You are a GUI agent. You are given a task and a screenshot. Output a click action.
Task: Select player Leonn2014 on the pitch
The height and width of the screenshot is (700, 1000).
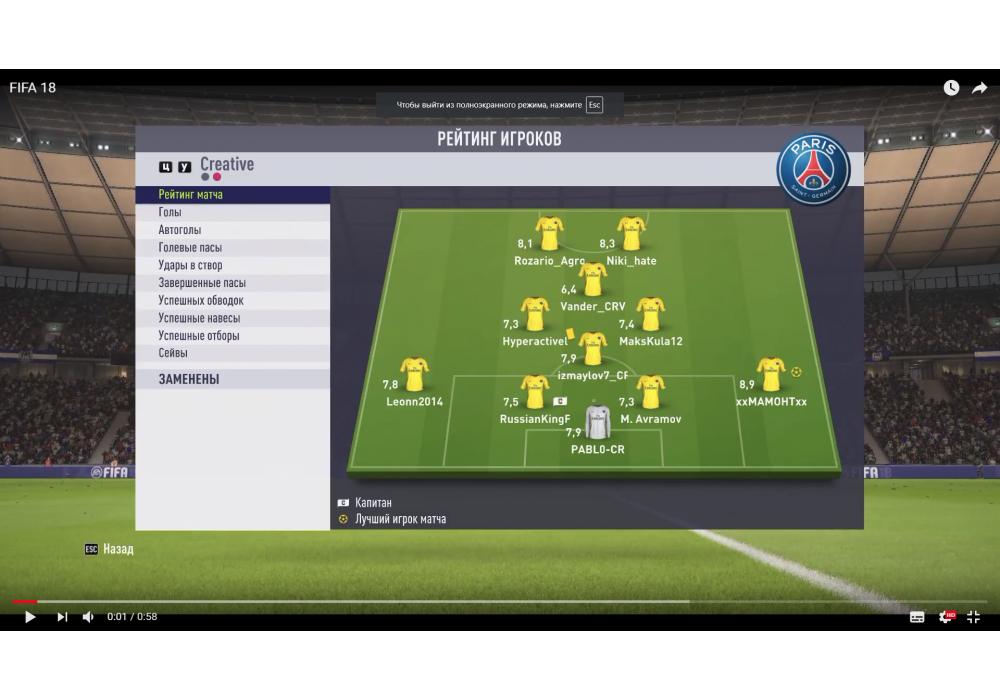click(x=414, y=375)
